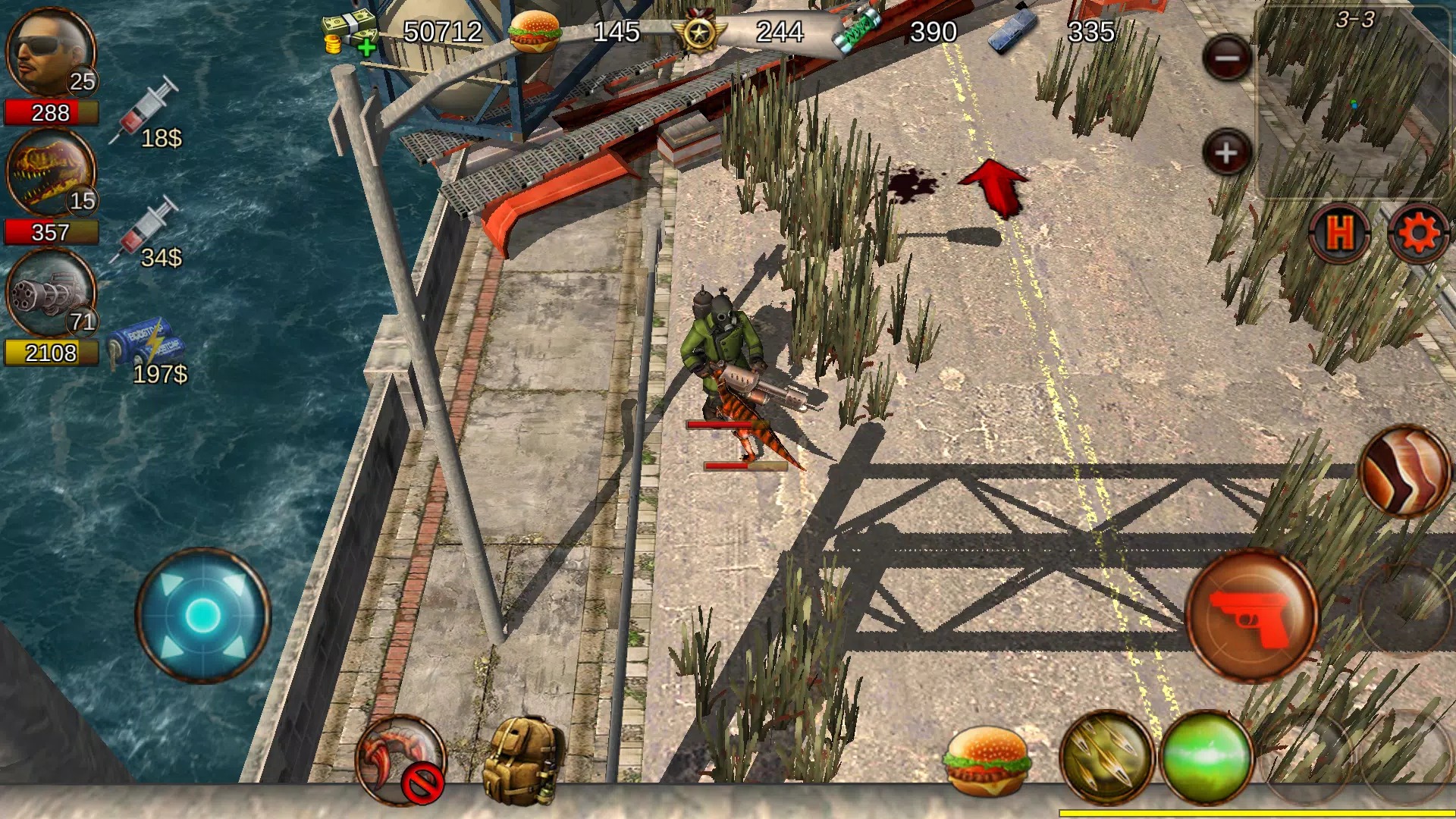Viewport: 1456px width, 819px height.
Task: Zoom out minimap with the minus button
Action: point(1226,58)
